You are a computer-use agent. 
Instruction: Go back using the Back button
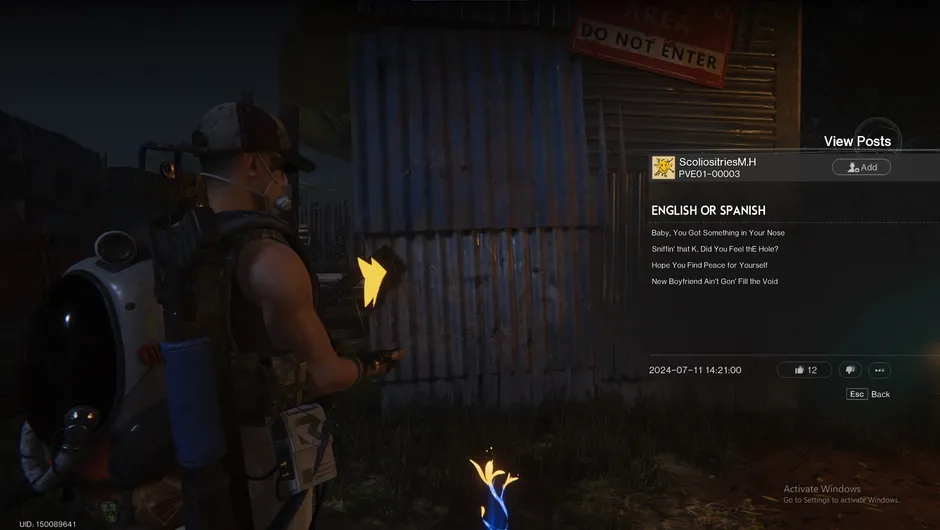click(x=869, y=394)
